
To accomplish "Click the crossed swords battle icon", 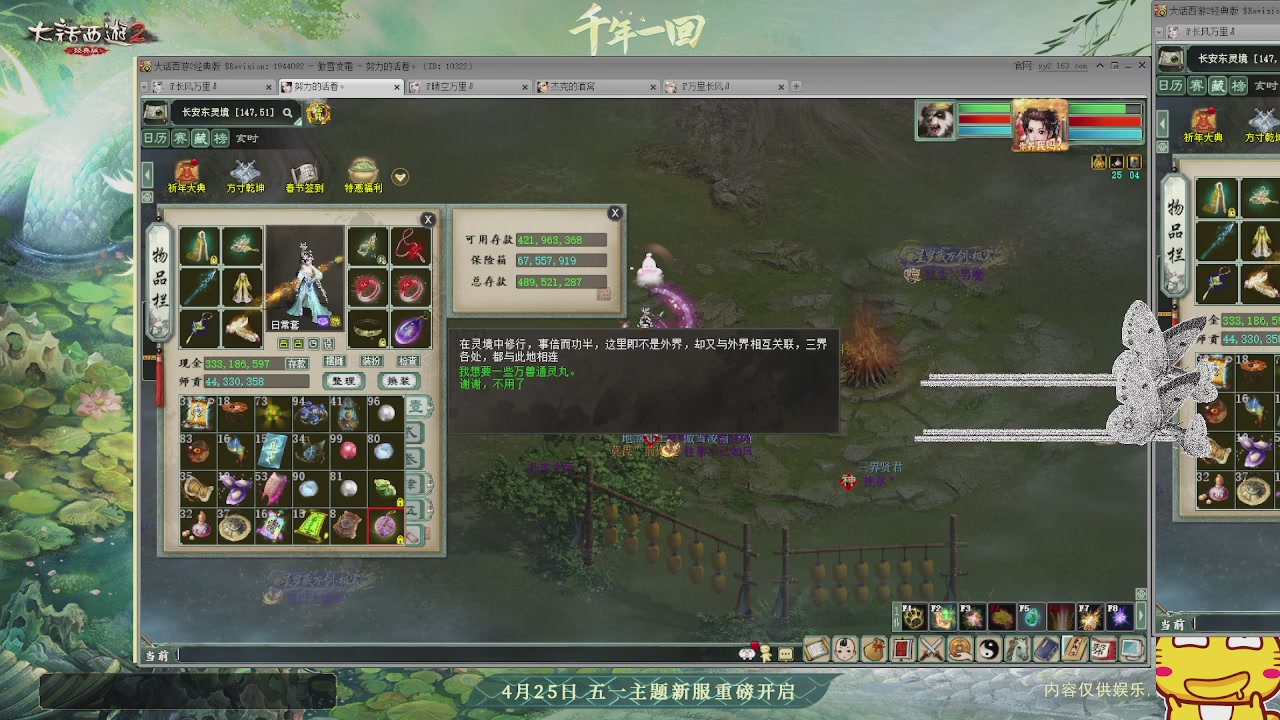I will point(931,650).
